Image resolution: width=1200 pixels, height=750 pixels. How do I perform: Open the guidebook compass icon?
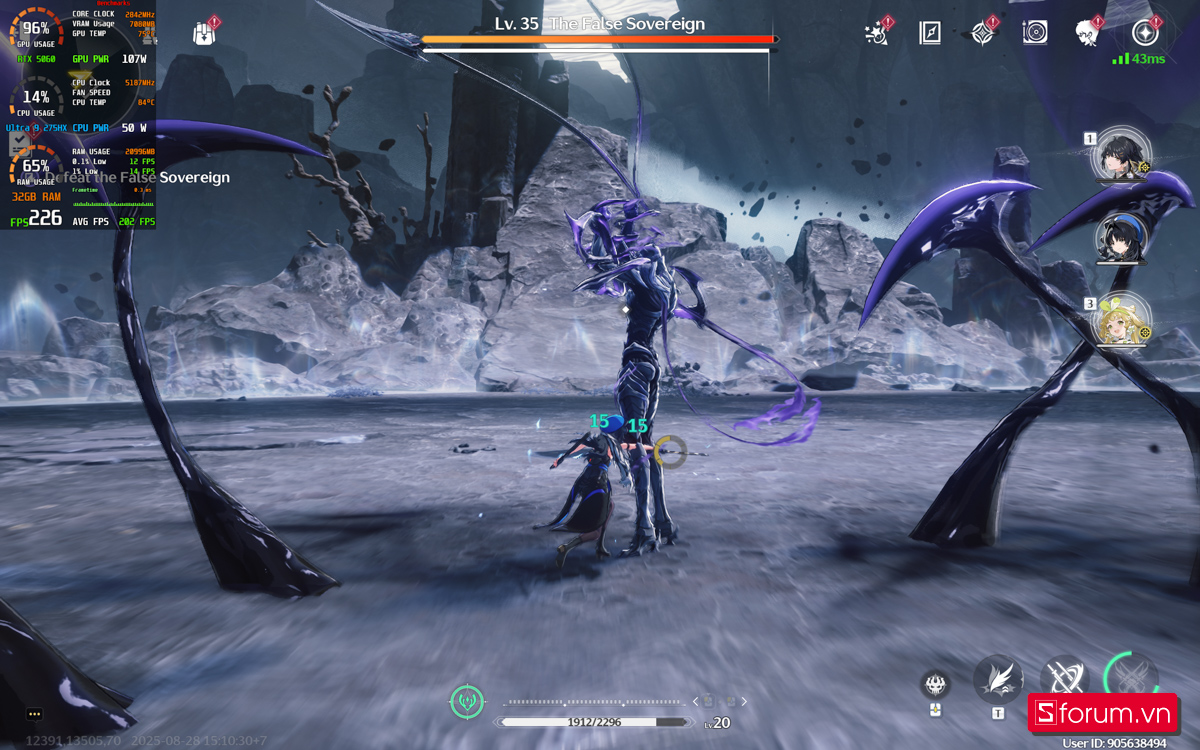[x=930, y=32]
